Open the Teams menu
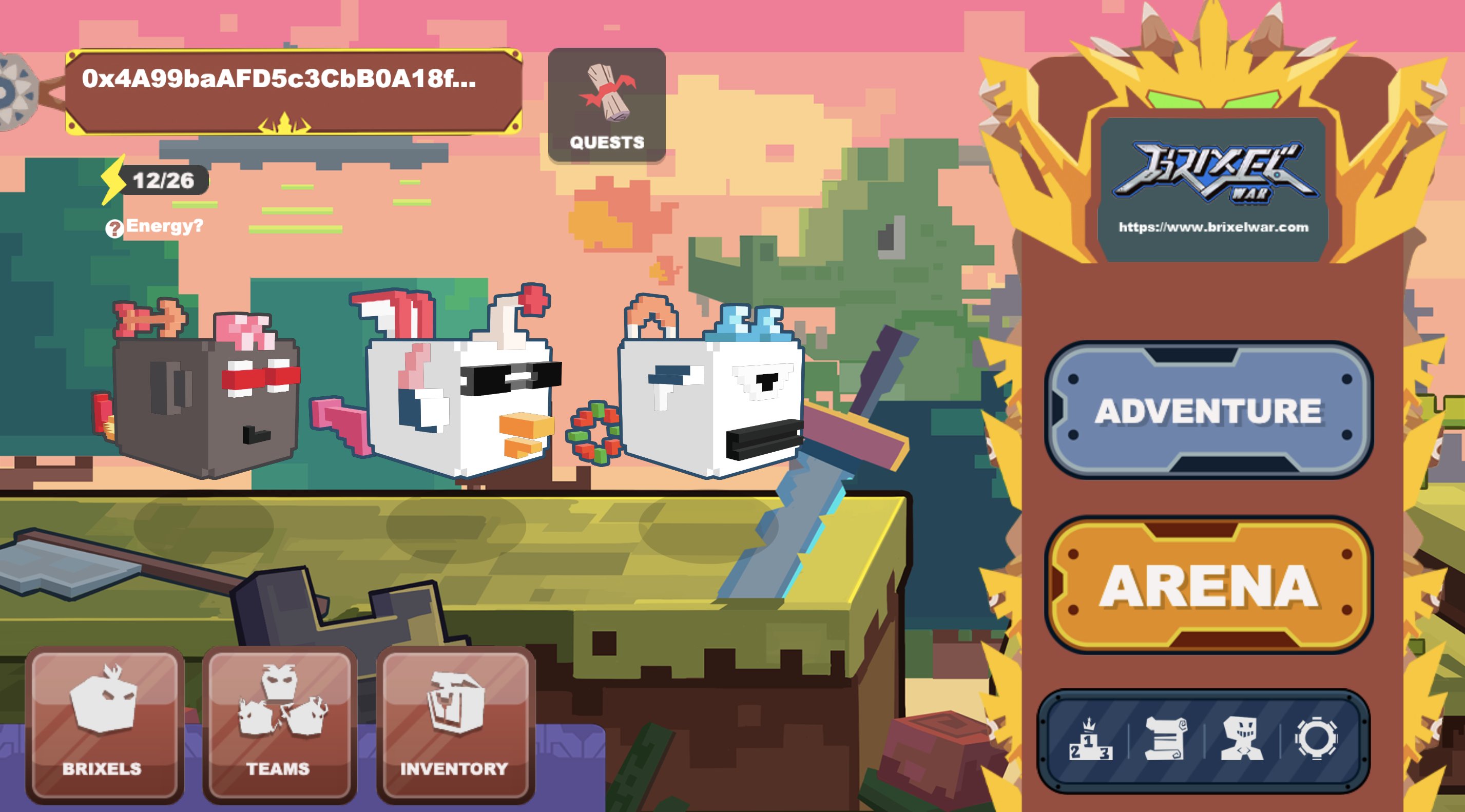Screen dimensions: 1465x812 pos(279,724)
